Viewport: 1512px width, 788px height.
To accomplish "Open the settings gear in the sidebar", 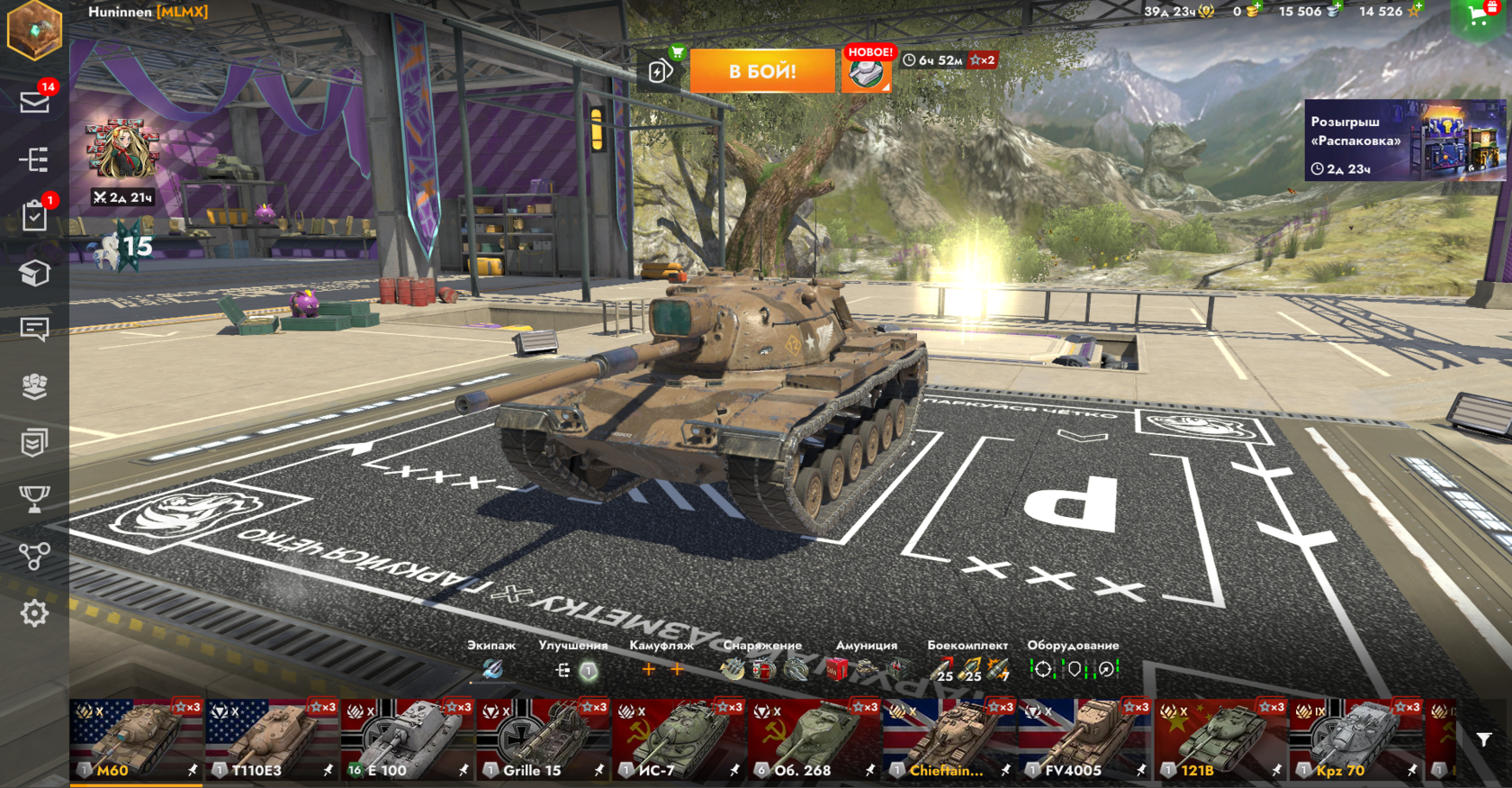I will click(x=34, y=613).
